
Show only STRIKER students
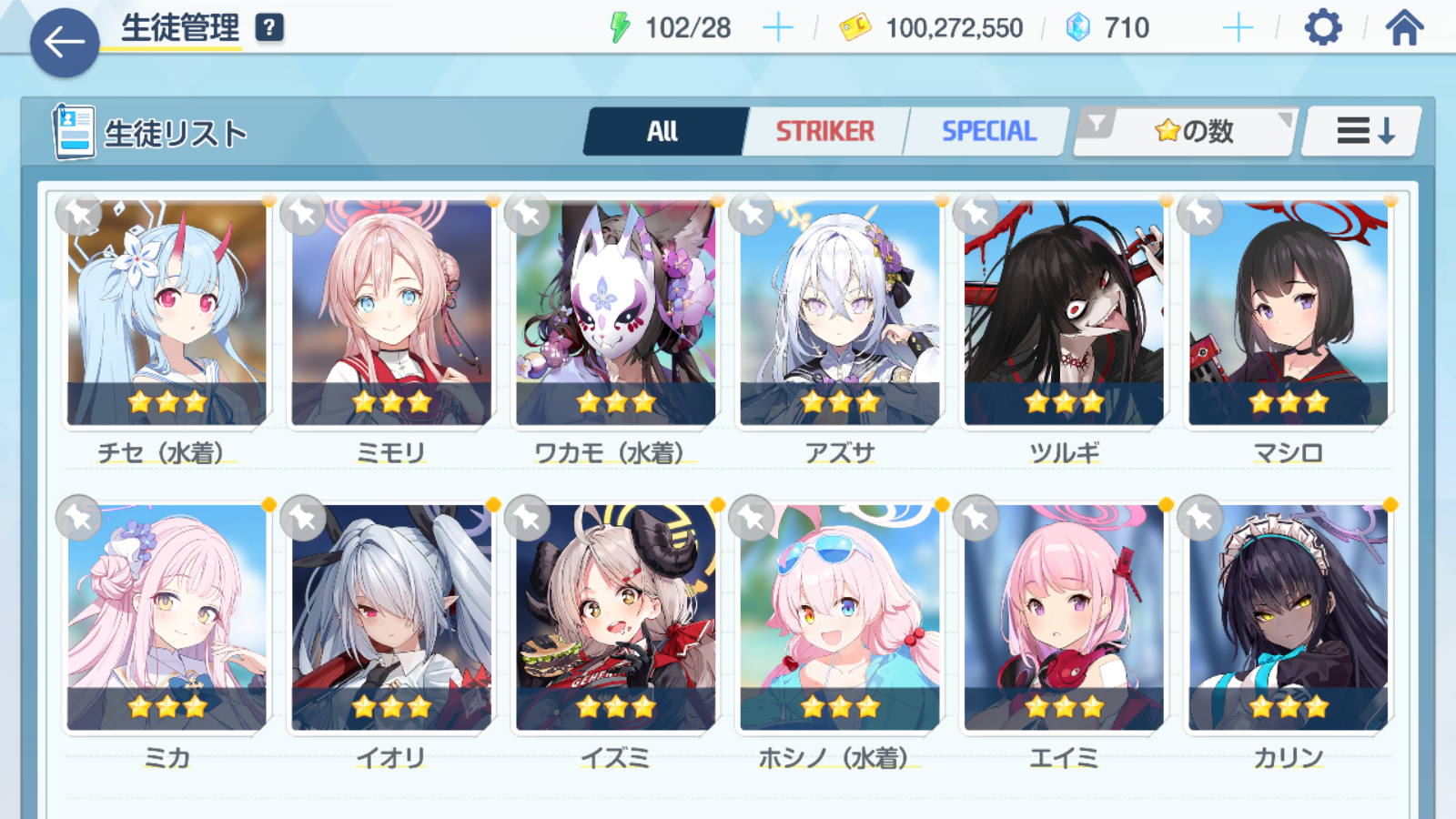point(824,132)
